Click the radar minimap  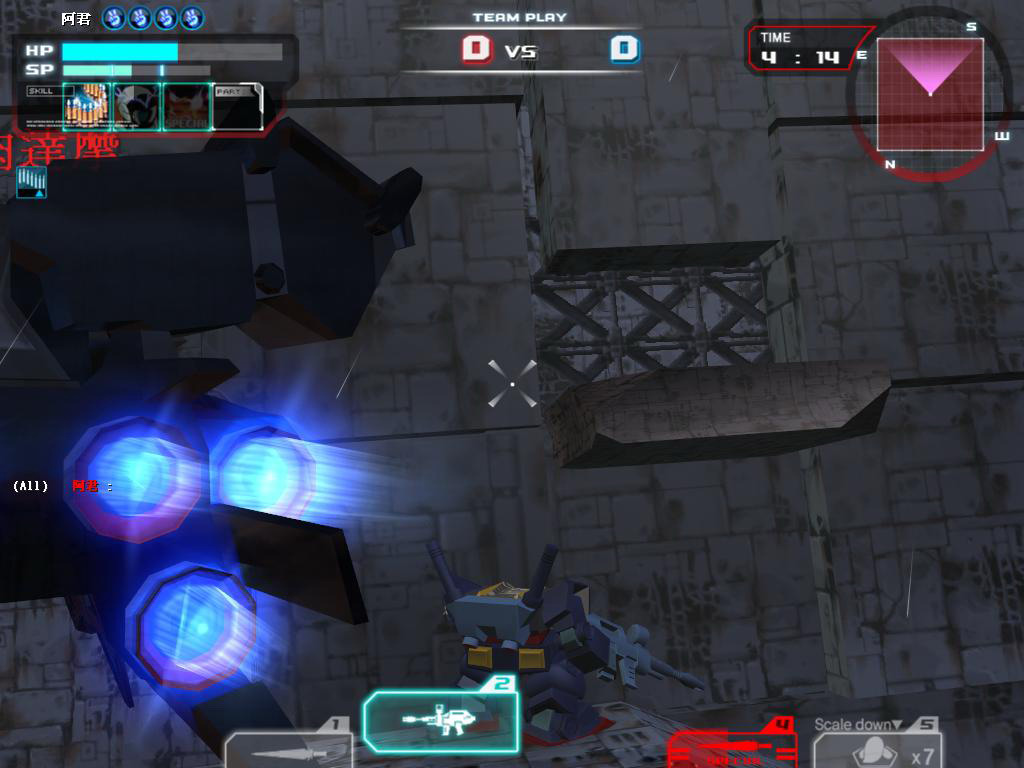pyautogui.click(x=930, y=95)
